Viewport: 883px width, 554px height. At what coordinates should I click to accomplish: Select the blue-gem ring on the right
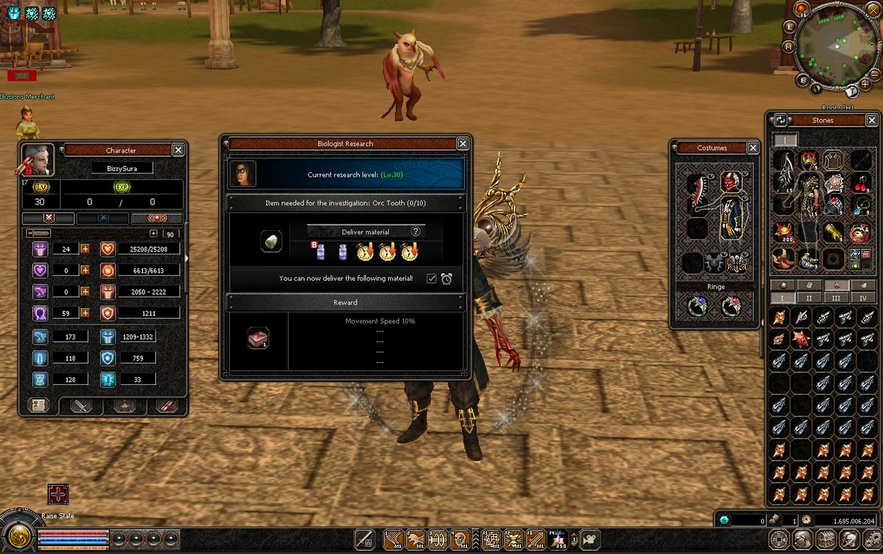(x=730, y=307)
